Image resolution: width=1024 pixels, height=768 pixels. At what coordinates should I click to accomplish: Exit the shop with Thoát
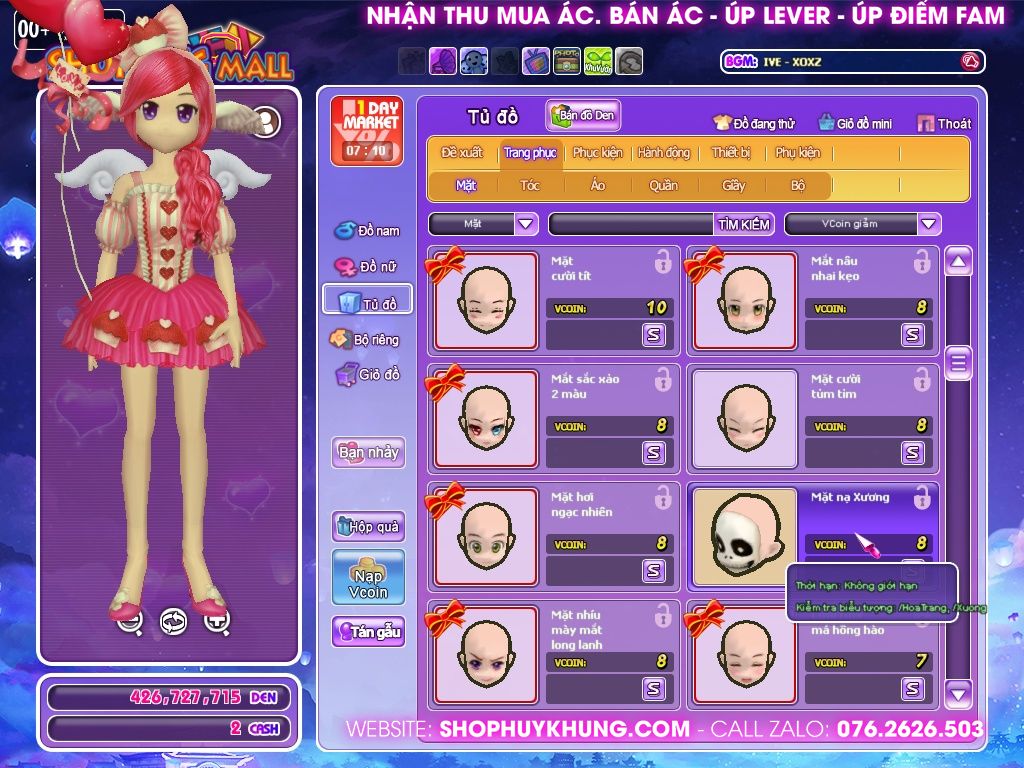coord(943,124)
